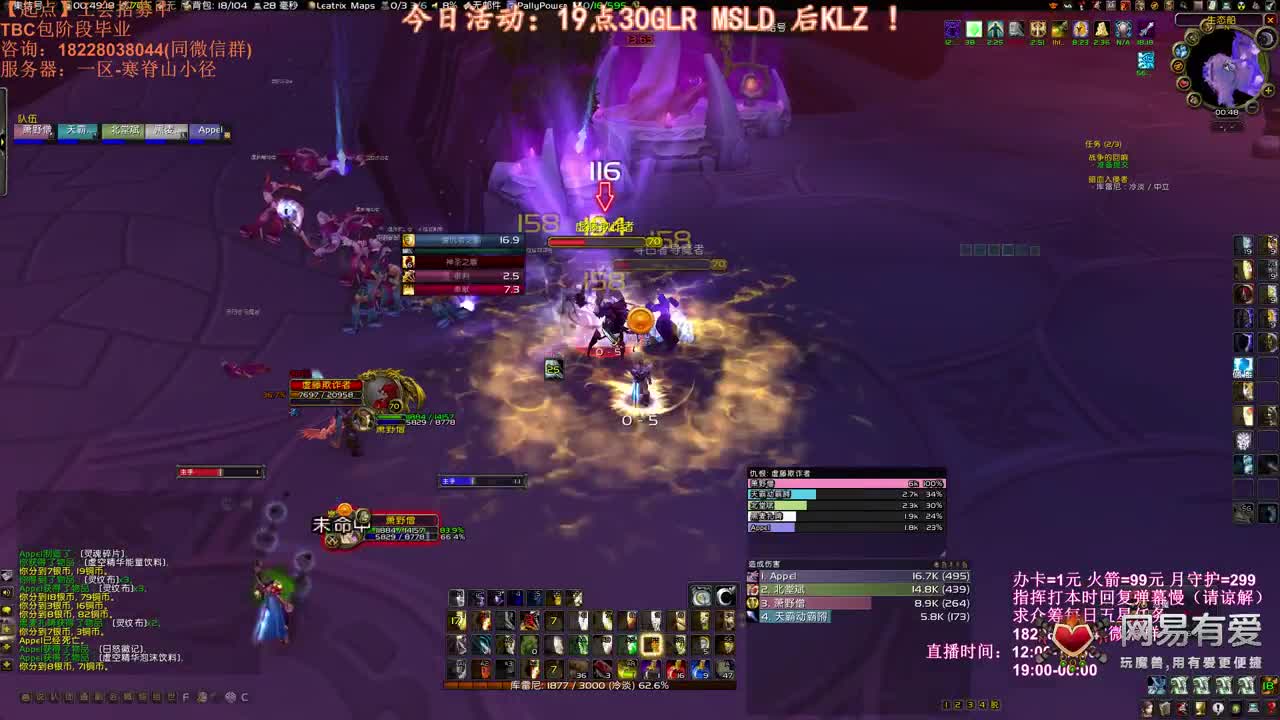
Task: Click the blue addon icon beneath the buff row
Action: (1146, 61)
